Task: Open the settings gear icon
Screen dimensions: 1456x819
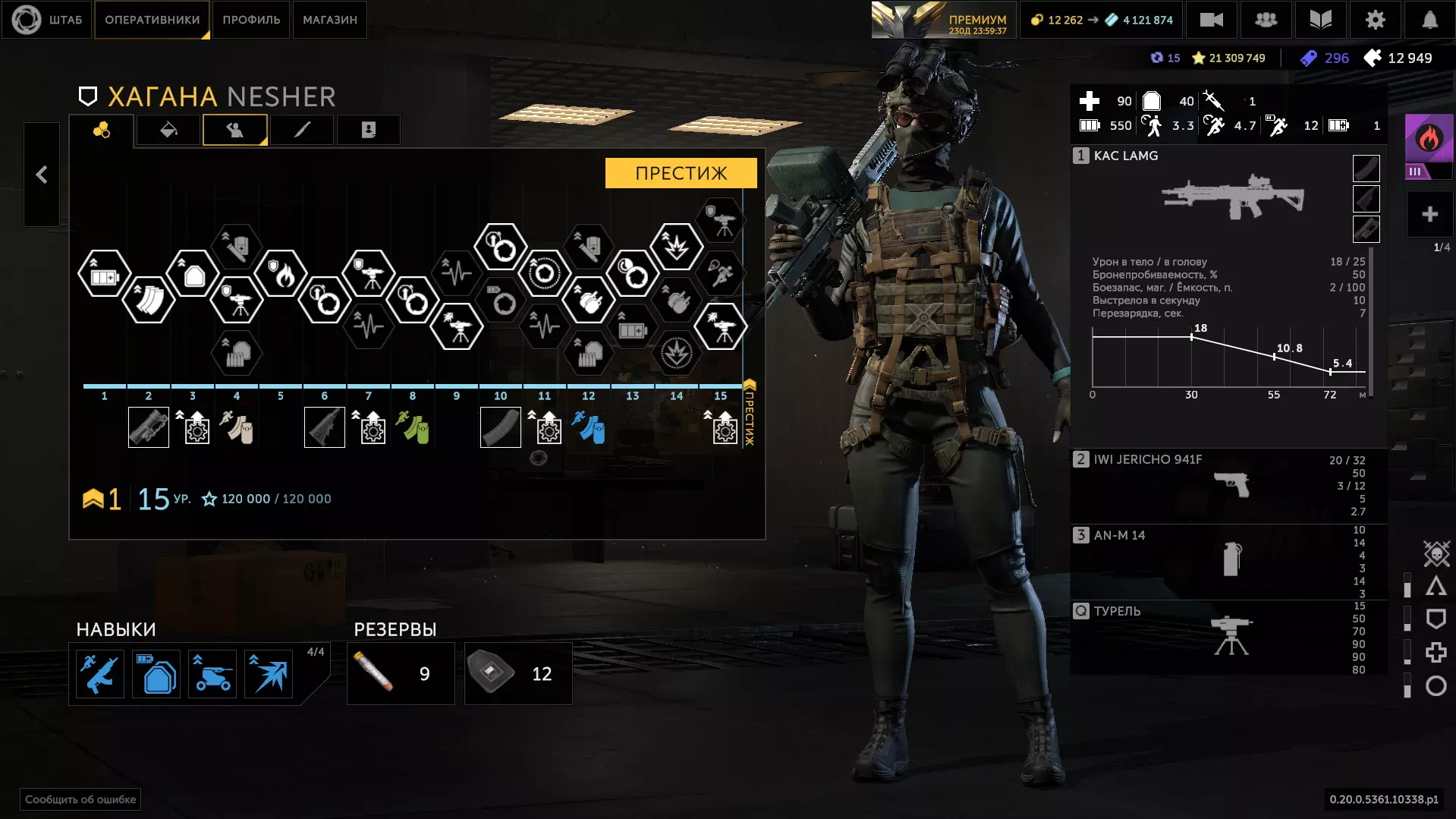Action: click(x=1375, y=20)
